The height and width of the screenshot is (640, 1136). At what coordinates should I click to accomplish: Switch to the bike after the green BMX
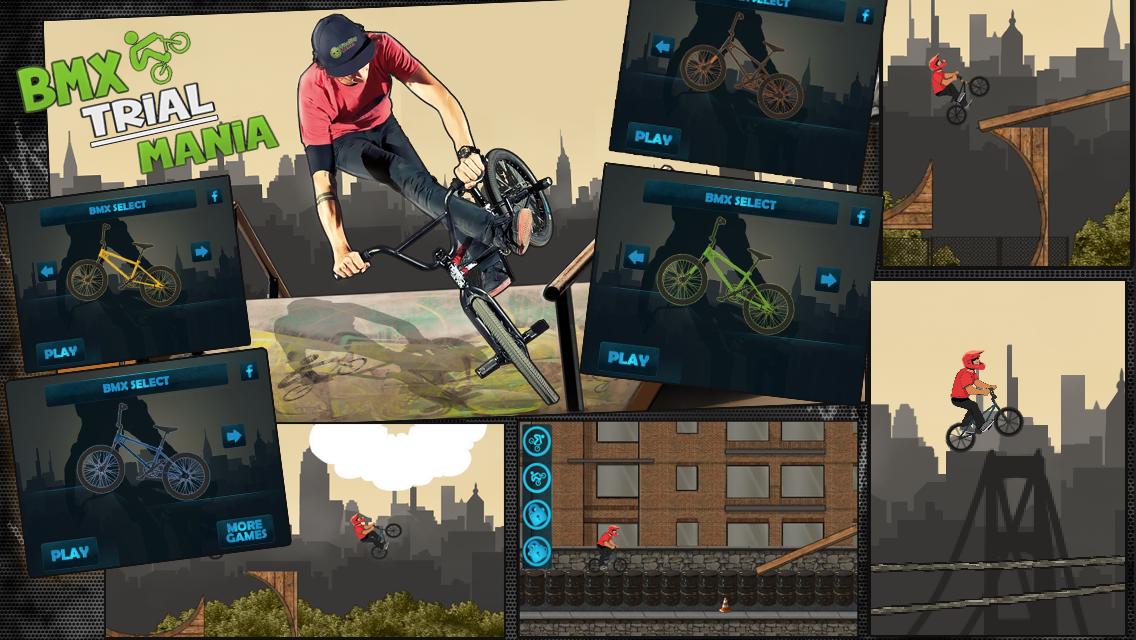click(827, 279)
